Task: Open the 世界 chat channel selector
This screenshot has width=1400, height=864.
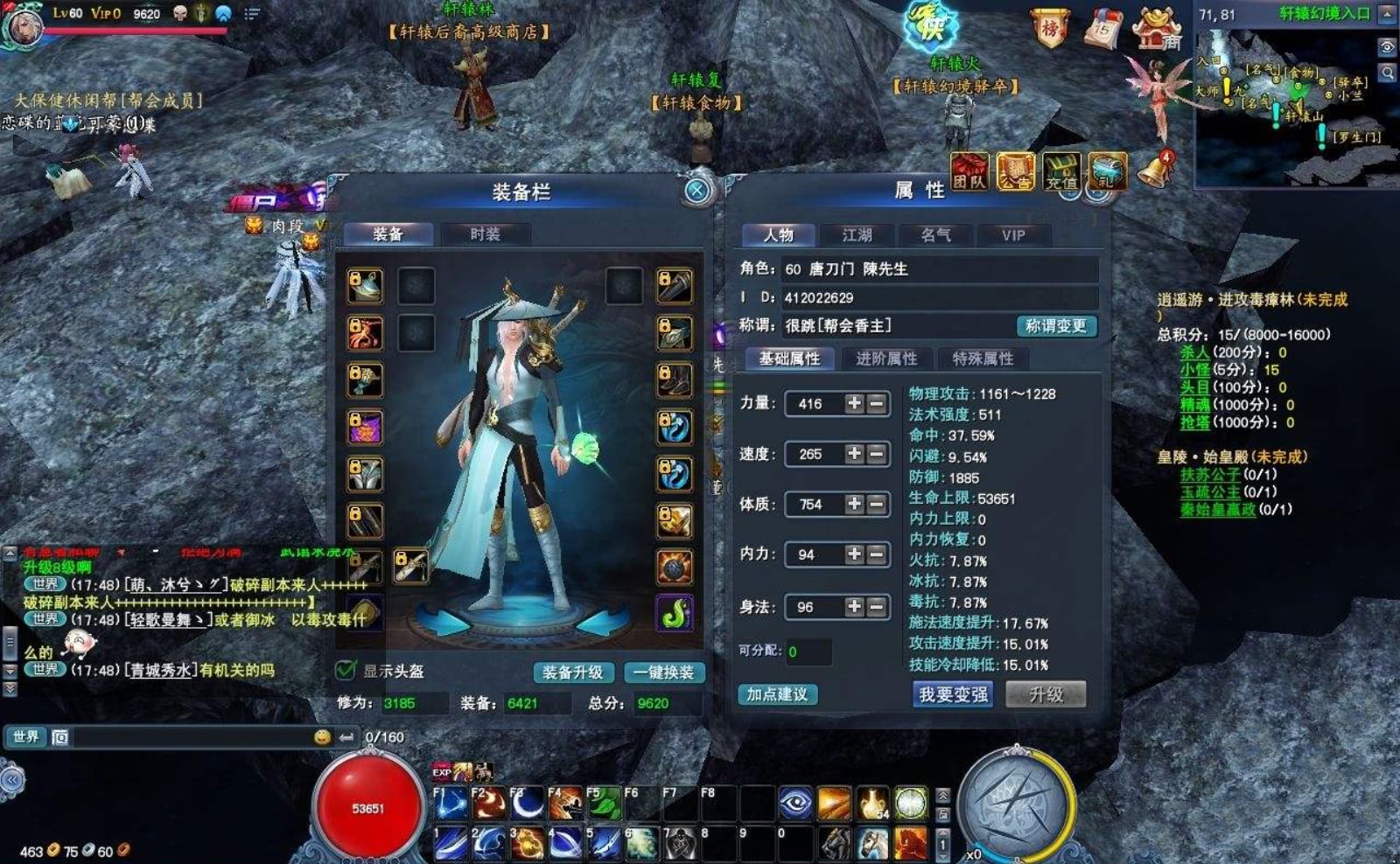Action: (x=25, y=737)
